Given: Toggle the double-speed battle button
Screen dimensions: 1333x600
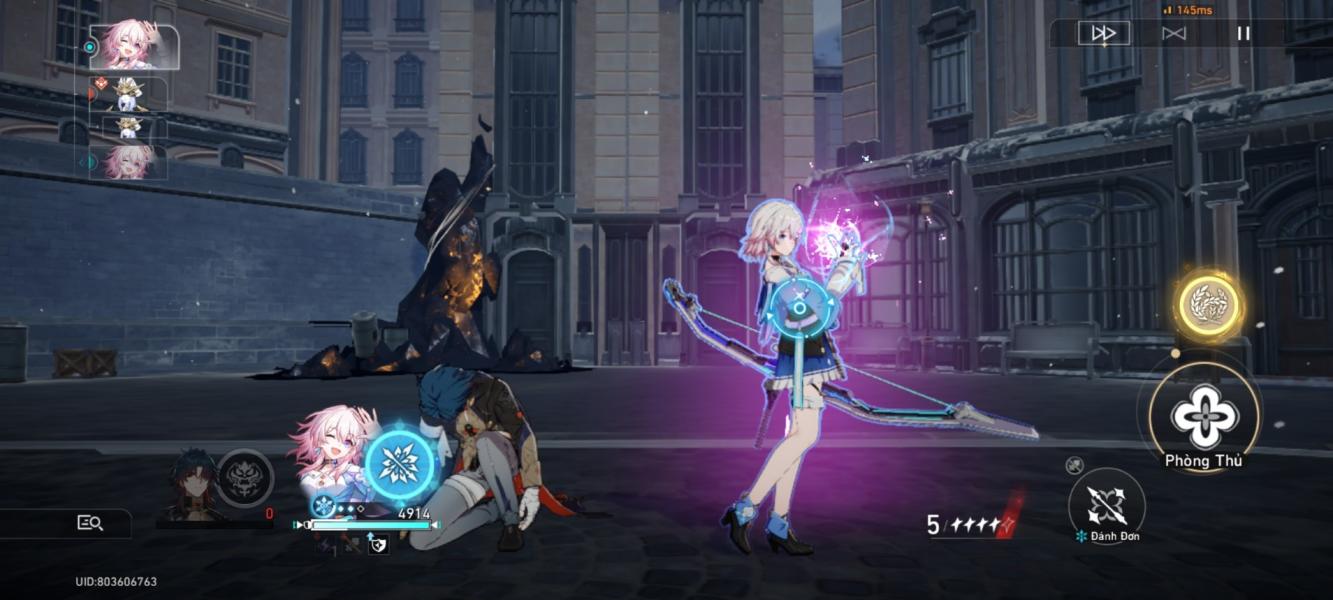Looking at the screenshot, I should [x=1103, y=33].
